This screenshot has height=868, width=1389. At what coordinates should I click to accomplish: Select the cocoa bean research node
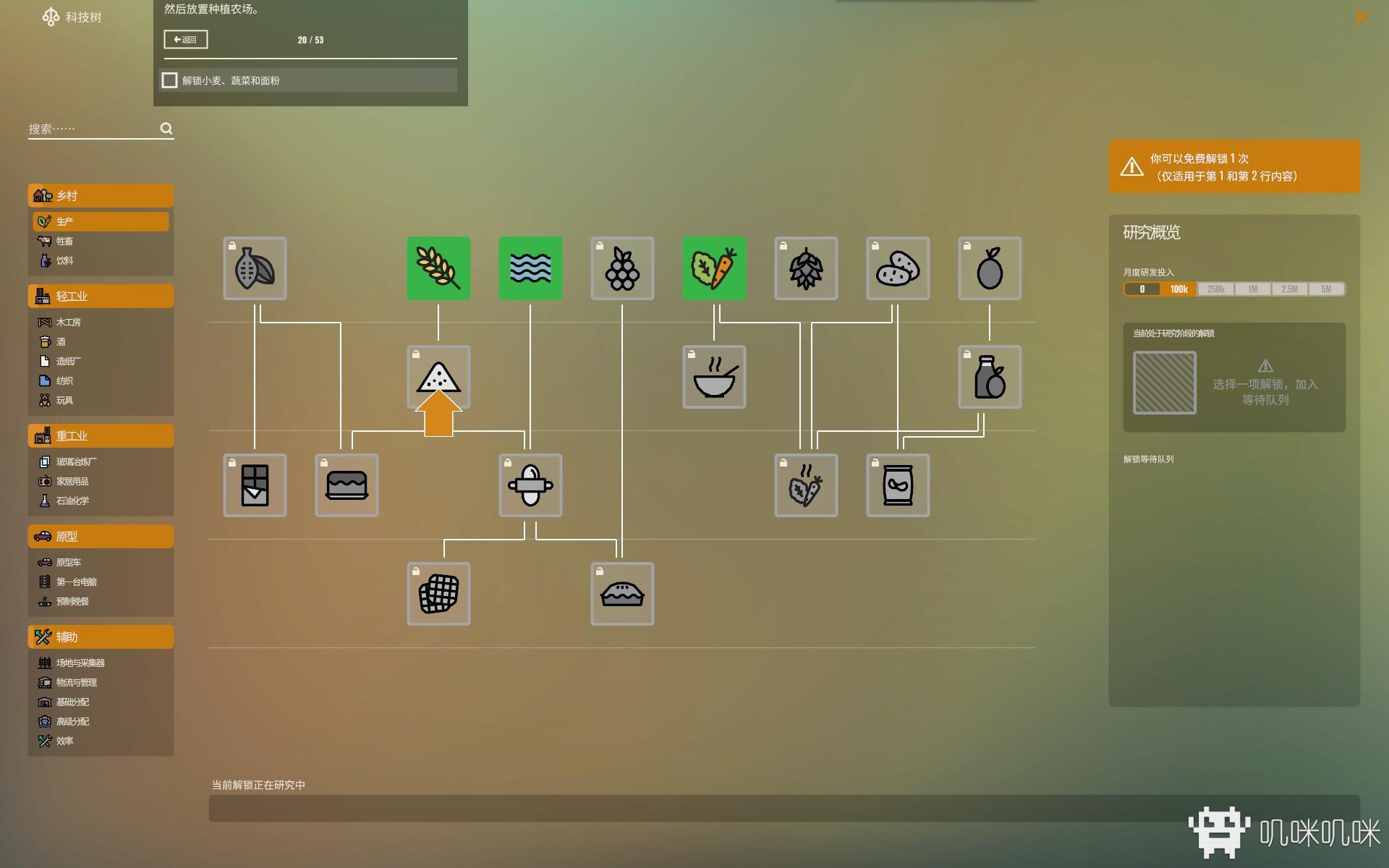(x=255, y=268)
